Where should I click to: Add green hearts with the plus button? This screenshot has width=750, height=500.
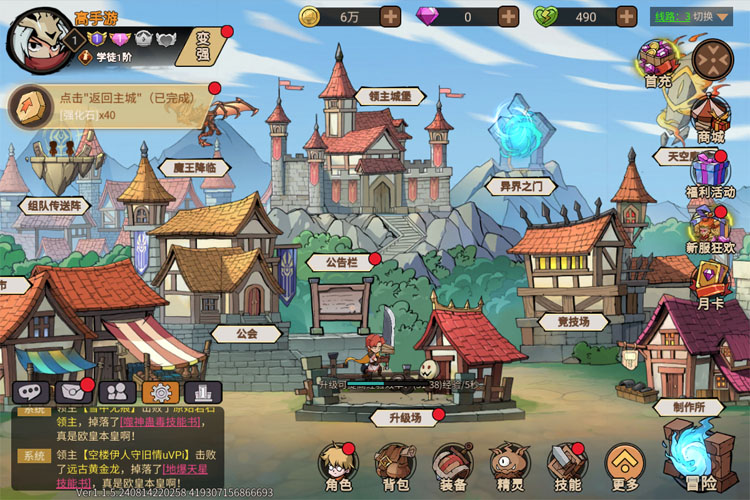(x=626, y=17)
